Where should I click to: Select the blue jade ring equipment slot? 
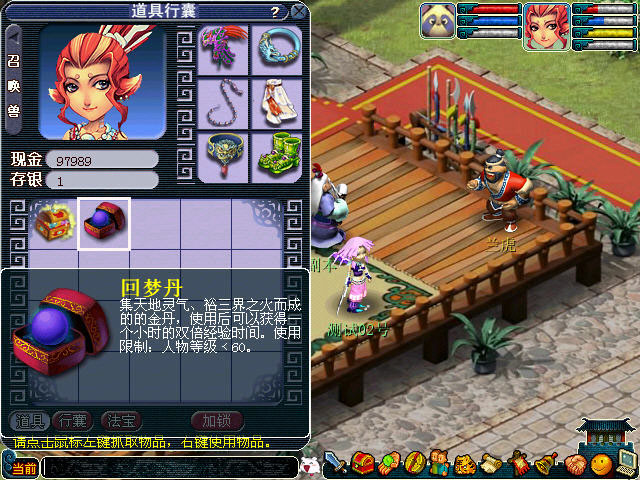tap(273, 48)
